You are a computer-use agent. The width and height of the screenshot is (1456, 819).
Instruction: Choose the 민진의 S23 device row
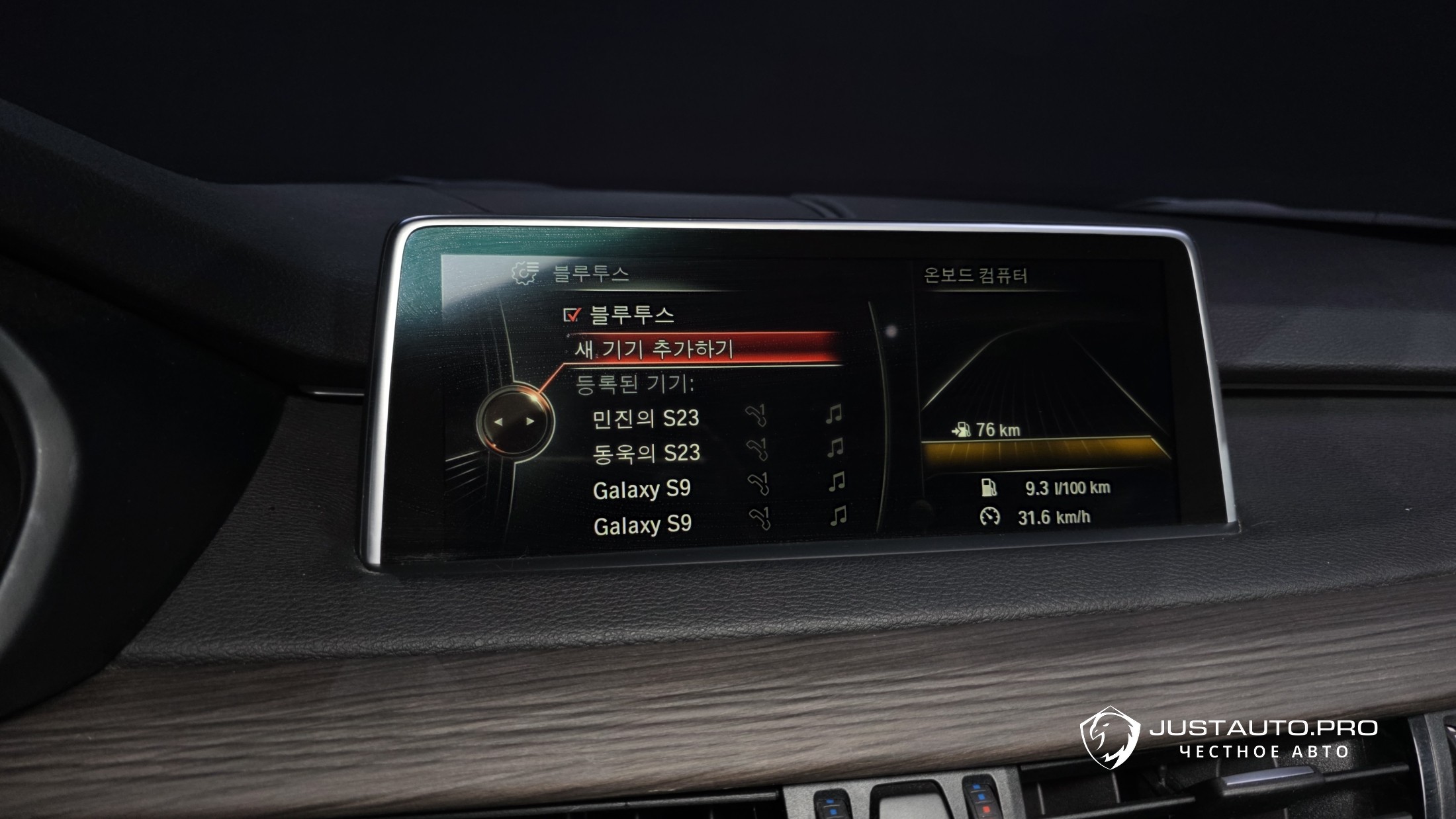click(645, 418)
